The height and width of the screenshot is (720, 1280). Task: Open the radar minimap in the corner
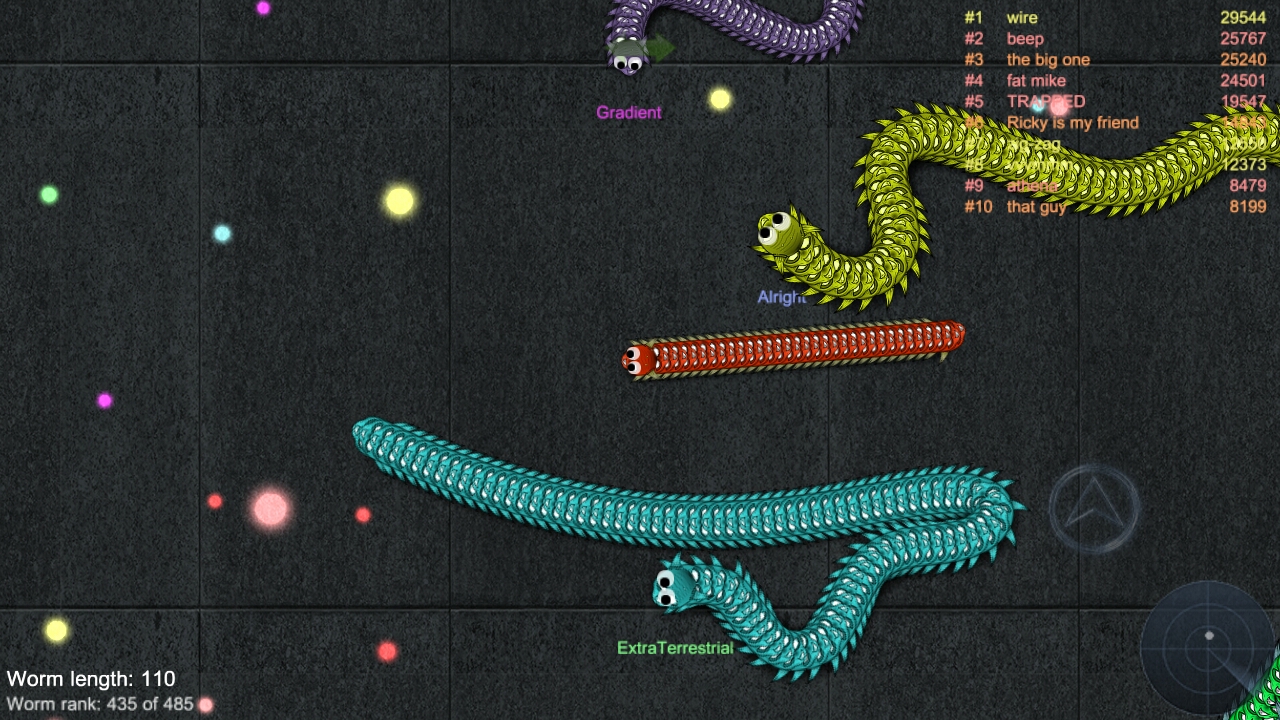[x=1210, y=648]
